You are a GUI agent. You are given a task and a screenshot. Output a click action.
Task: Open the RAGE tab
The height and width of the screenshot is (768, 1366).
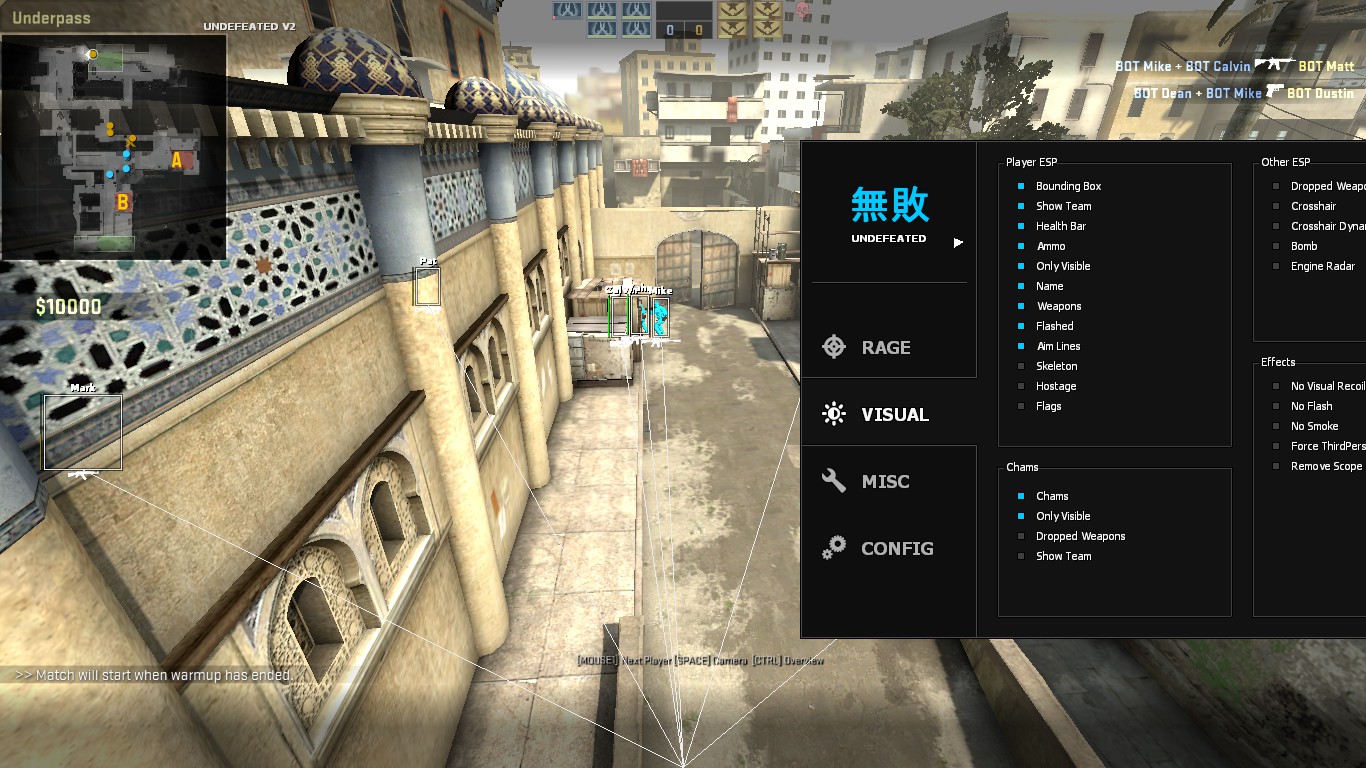pyautogui.click(x=886, y=347)
